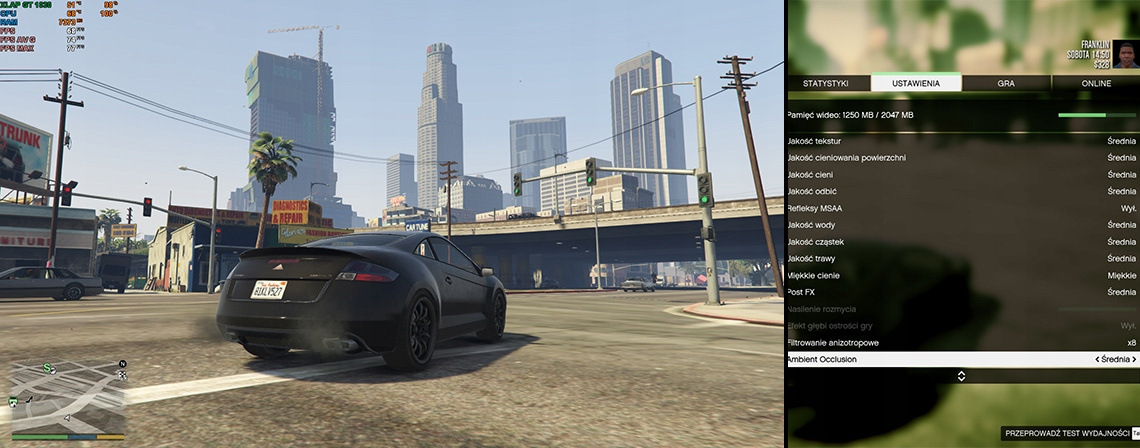Go to the ONLINE tab

point(1095,83)
